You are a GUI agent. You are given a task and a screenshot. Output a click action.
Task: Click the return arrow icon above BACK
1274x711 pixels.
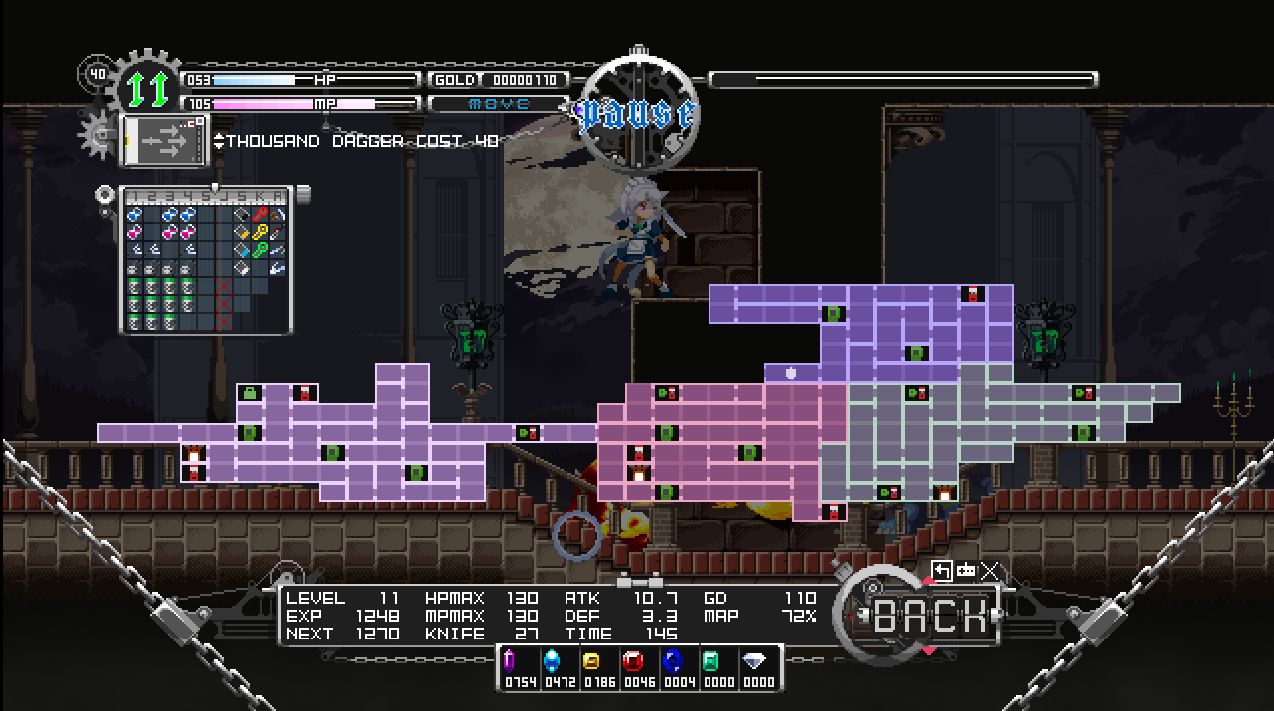941,570
